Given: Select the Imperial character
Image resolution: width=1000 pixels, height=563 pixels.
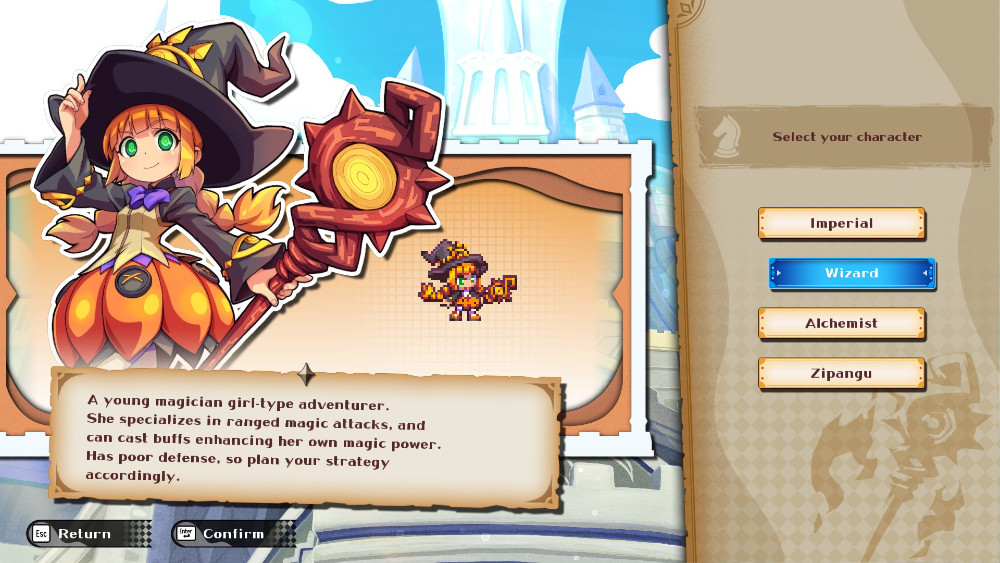Looking at the screenshot, I should point(841,224).
